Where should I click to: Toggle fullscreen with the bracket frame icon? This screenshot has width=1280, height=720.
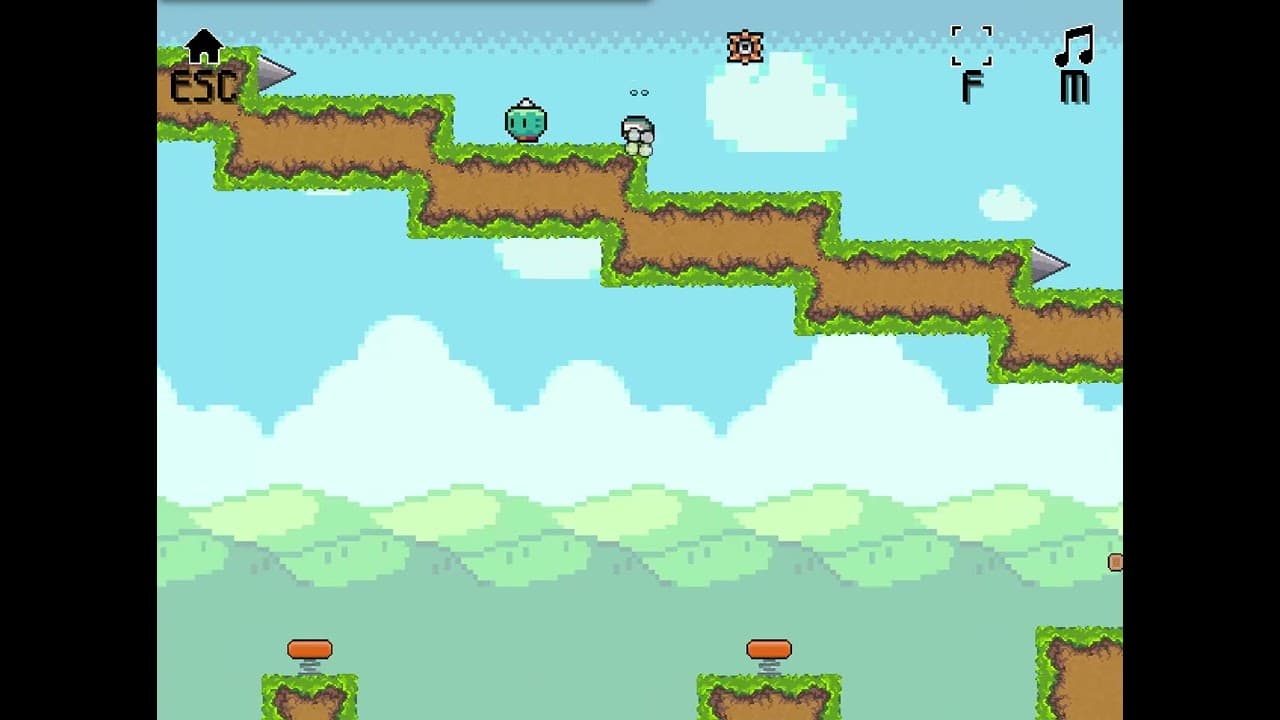[971, 46]
